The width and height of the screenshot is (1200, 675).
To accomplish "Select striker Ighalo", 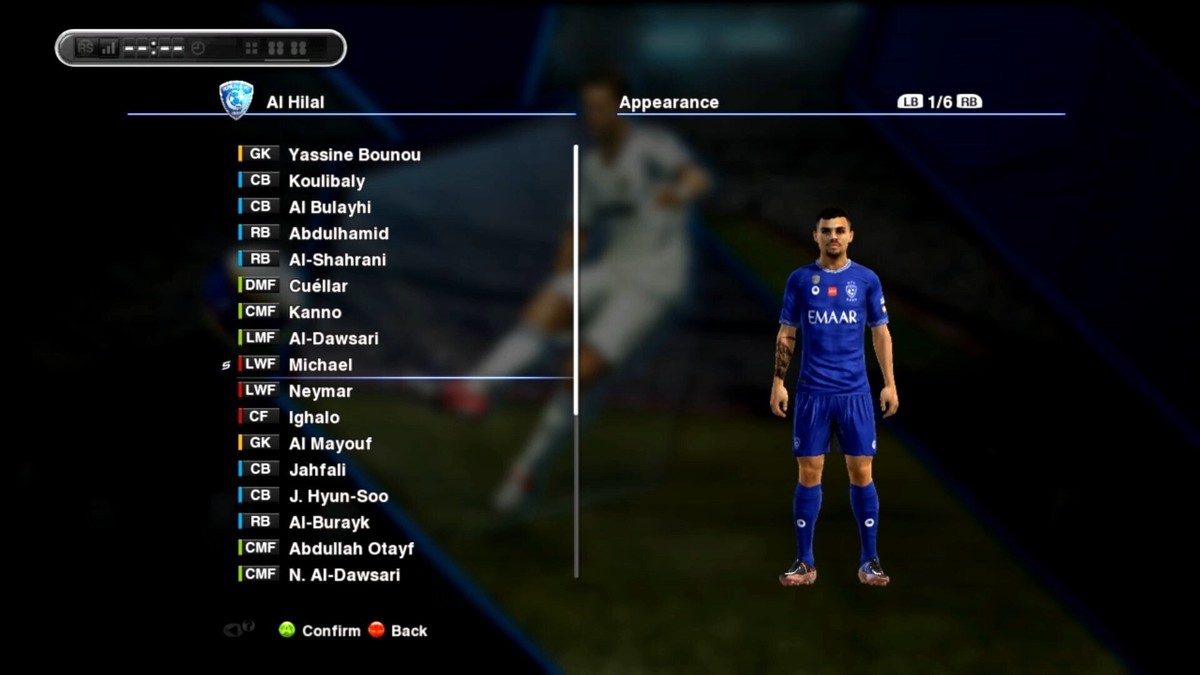I will pyautogui.click(x=314, y=417).
